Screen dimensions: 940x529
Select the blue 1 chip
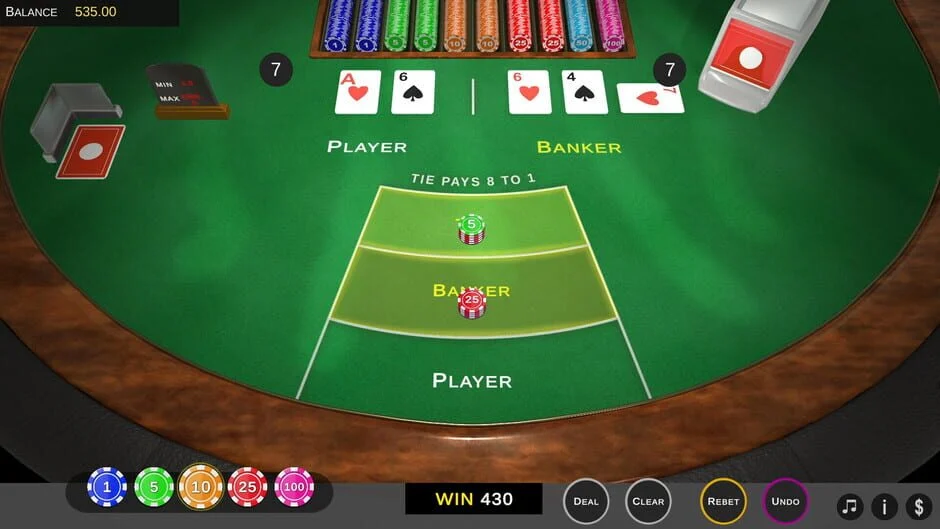(107, 487)
